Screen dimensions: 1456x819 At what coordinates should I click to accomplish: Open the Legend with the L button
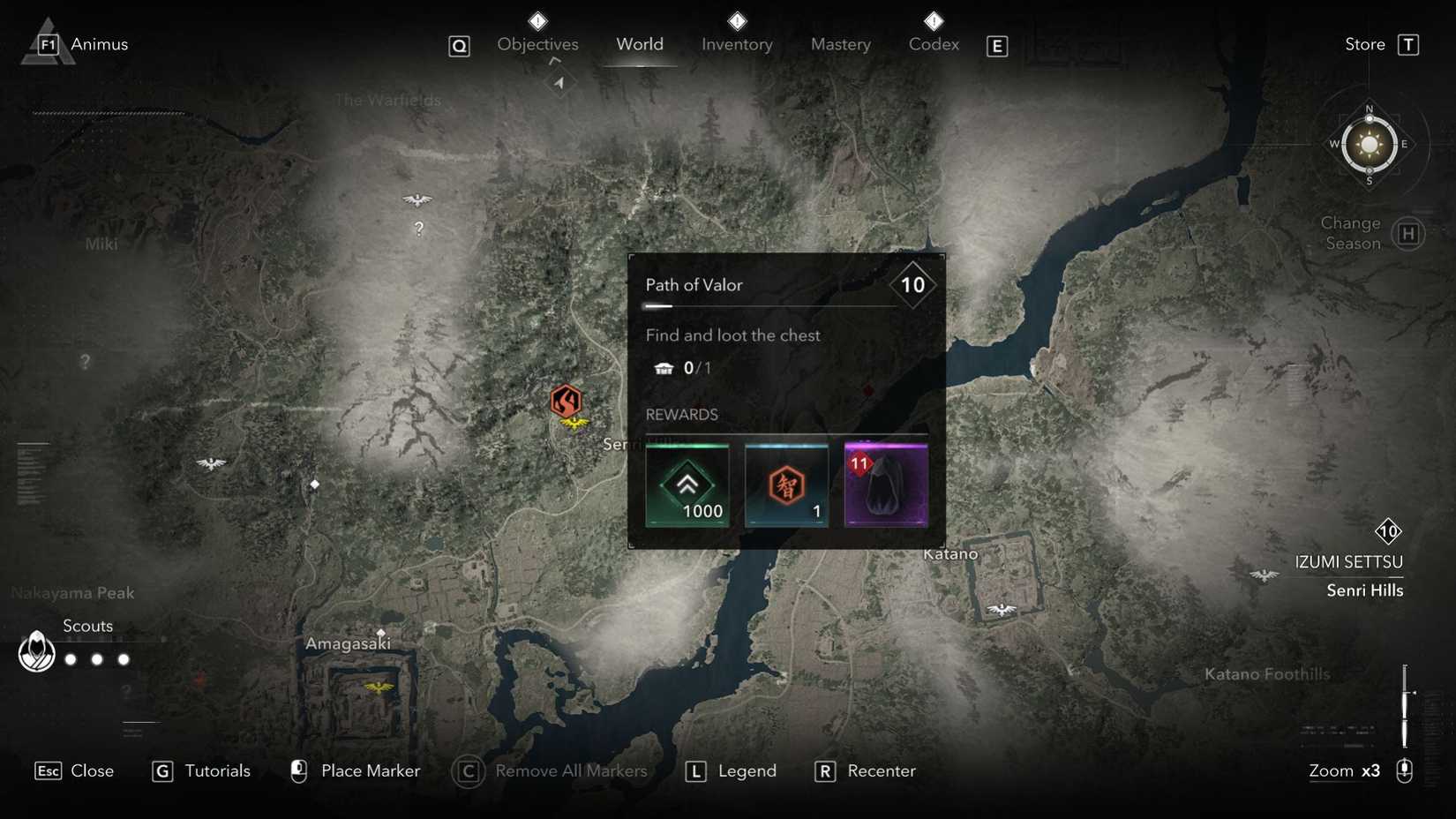pyautogui.click(x=696, y=770)
